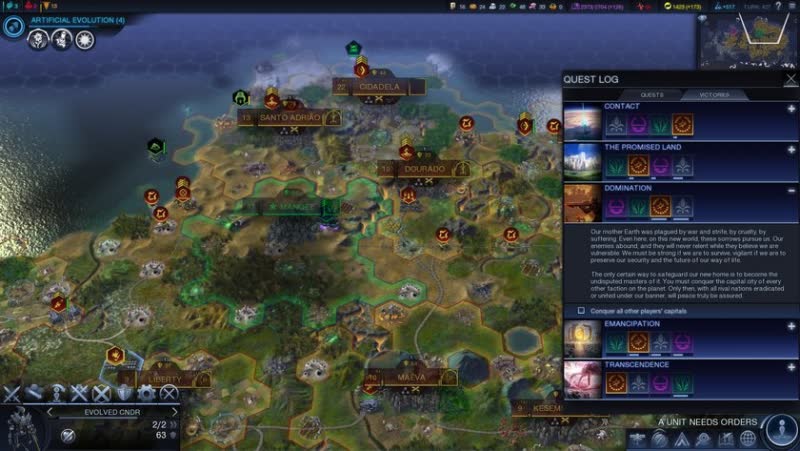Expand The Promised Land victory entry
Image resolution: width=800 pixels, height=451 pixels.
click(x=791, y=149)
